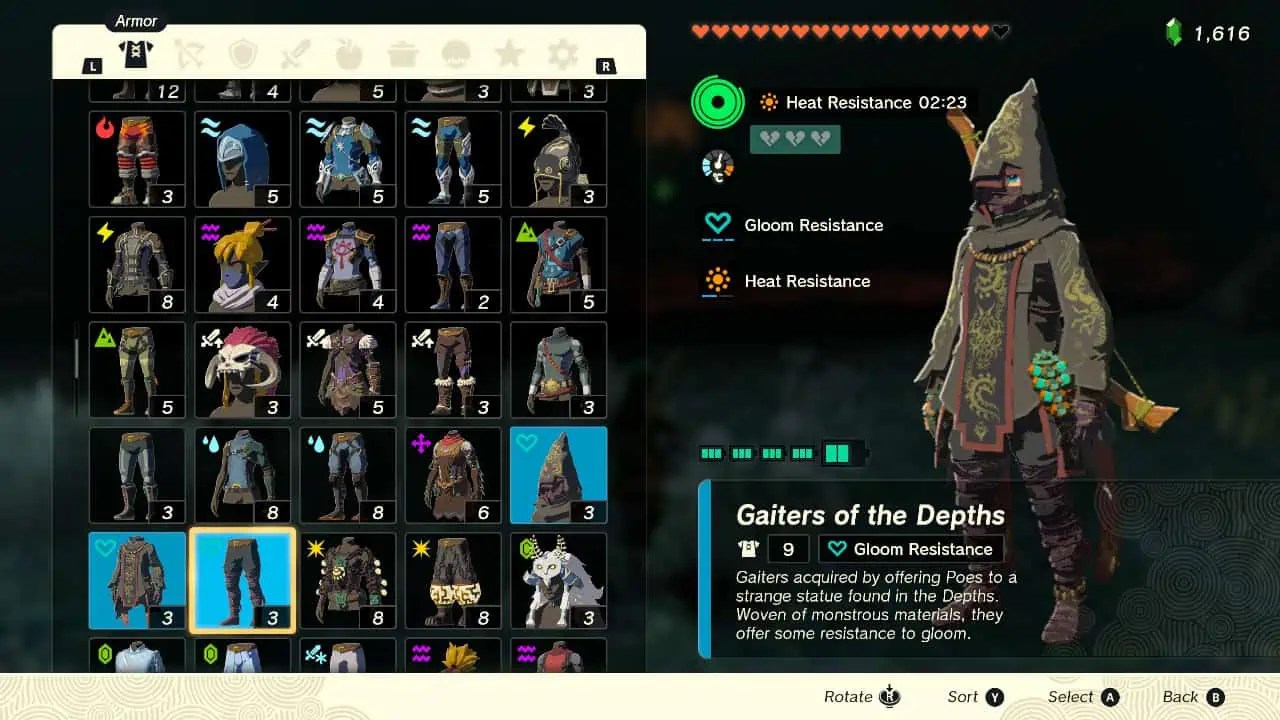The height and width of the screenshot is (720, 1280).
Task: Open the Shields tab
Action: coord(242,55)
